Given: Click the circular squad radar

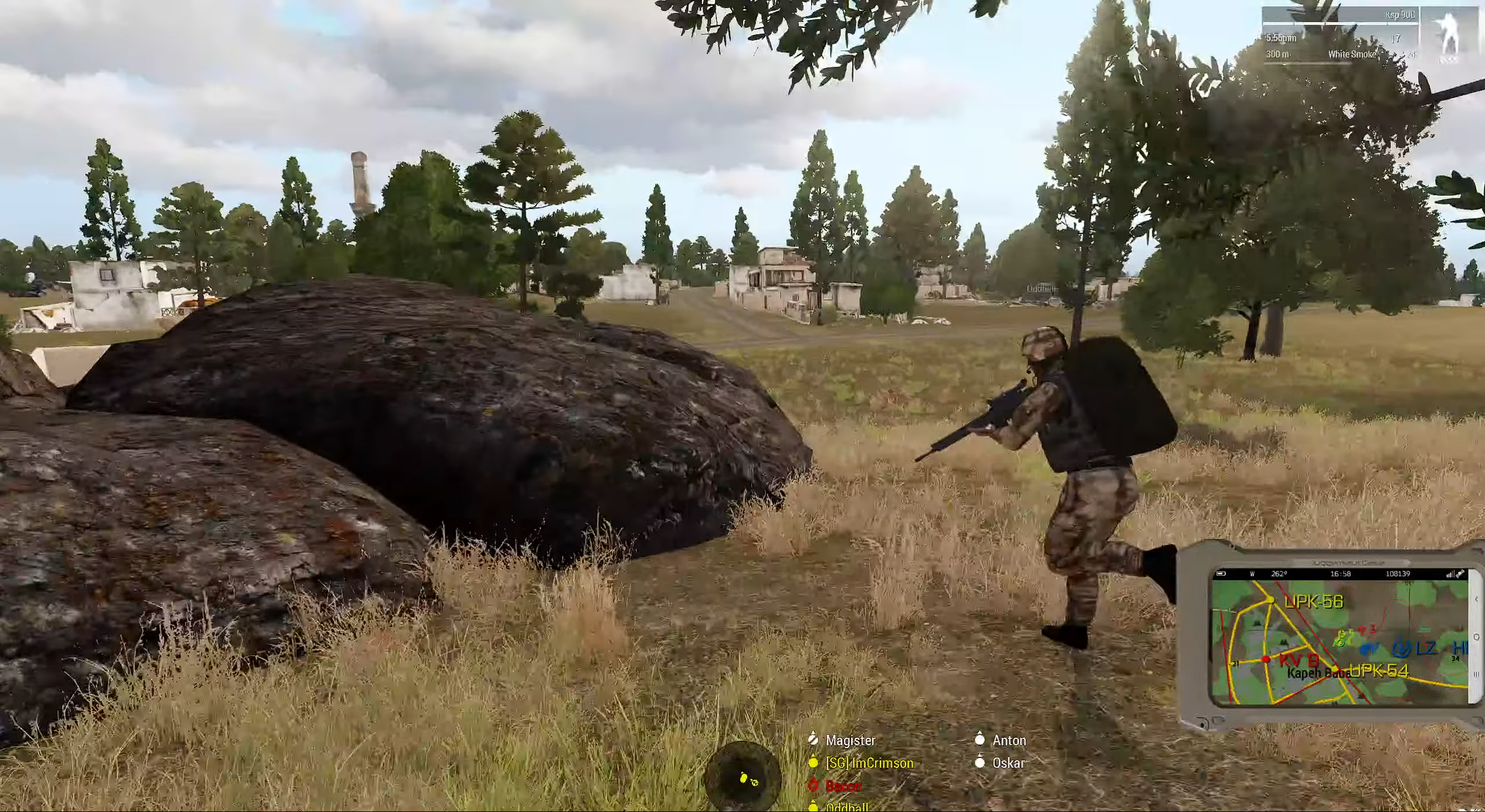Looking at the screenshot, I should coord(742,779).
